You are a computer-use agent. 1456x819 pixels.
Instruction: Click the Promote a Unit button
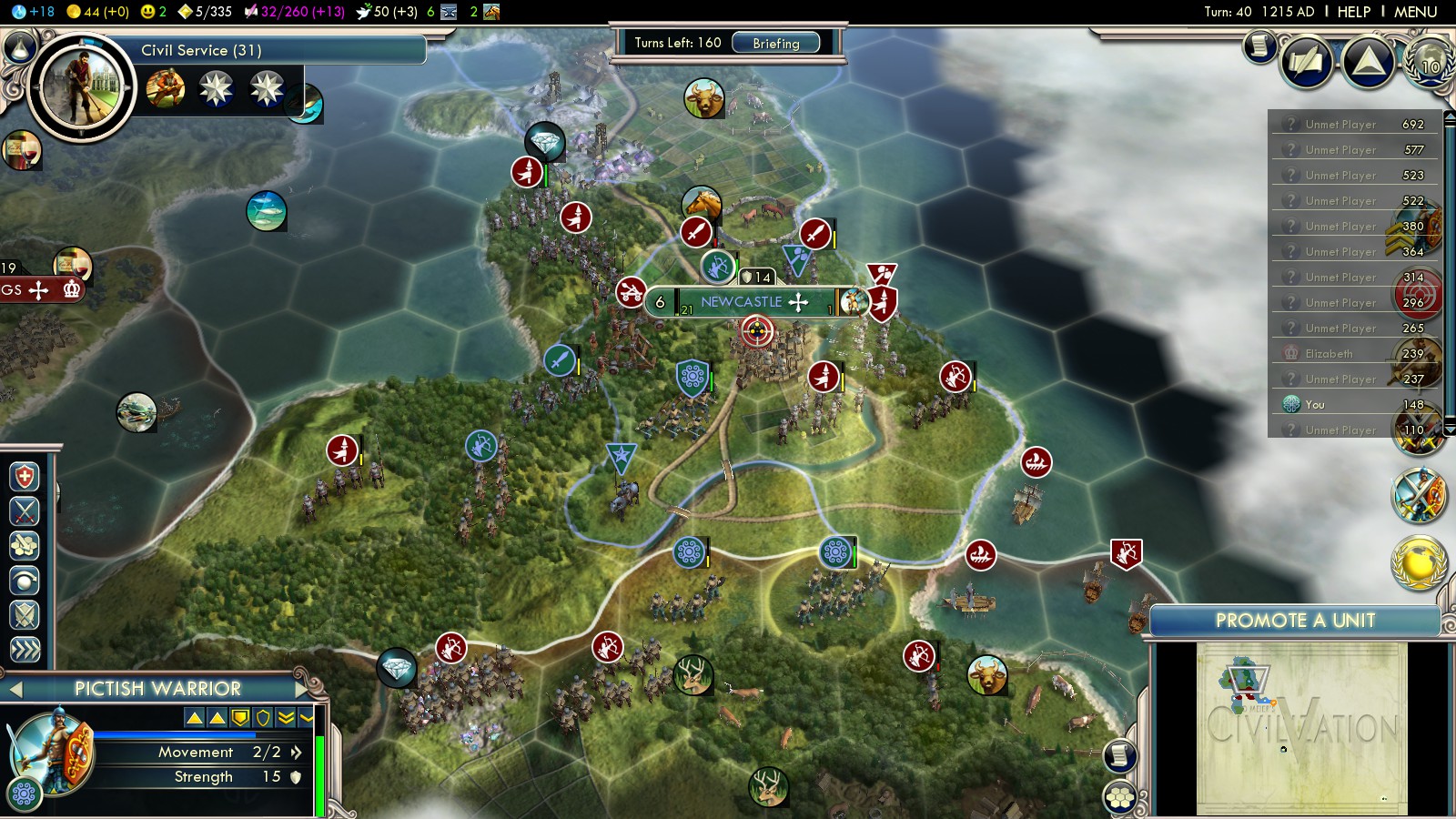[1294, 621]
